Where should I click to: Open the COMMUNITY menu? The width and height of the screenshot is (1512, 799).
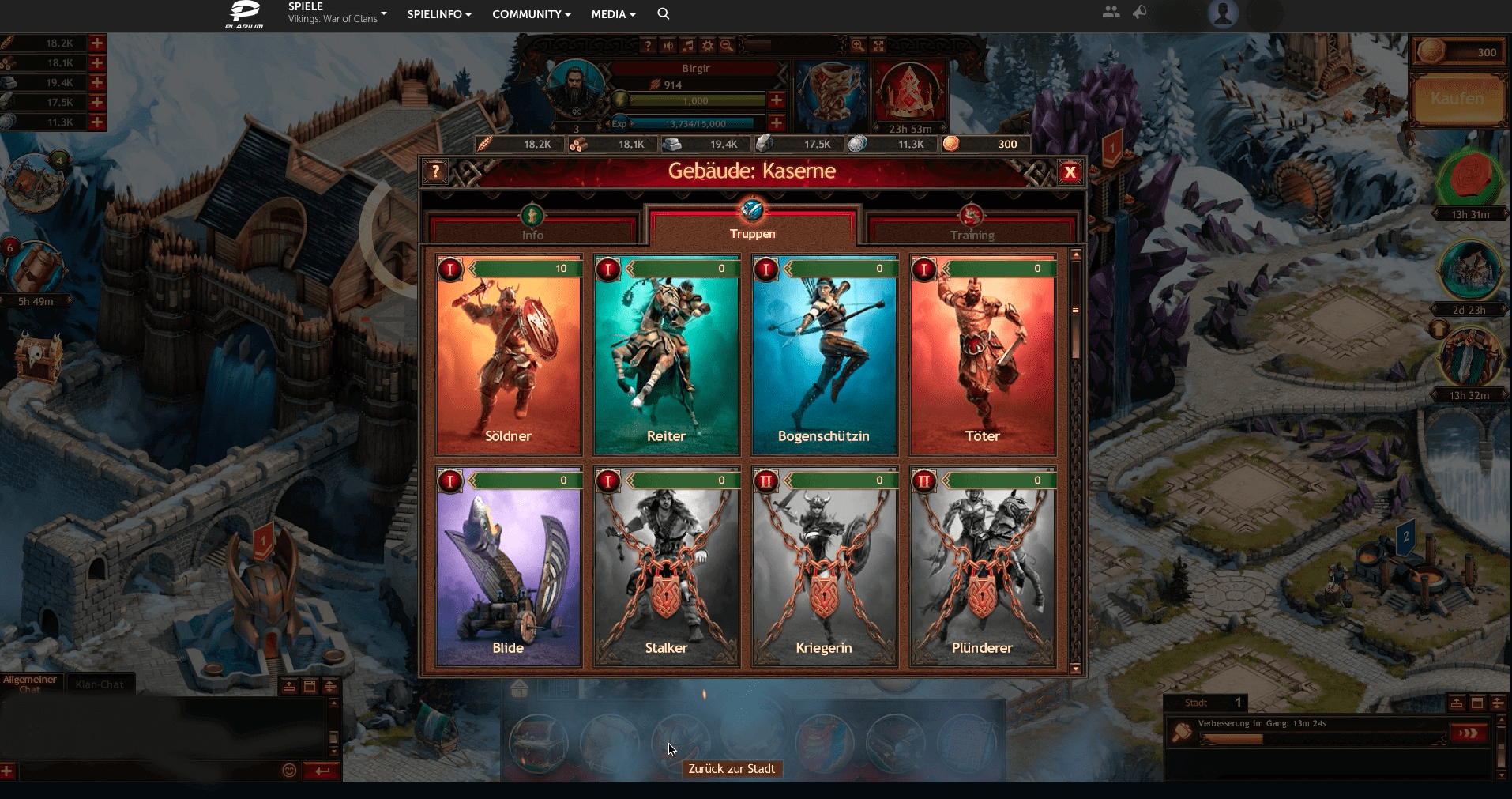(531, 14)
